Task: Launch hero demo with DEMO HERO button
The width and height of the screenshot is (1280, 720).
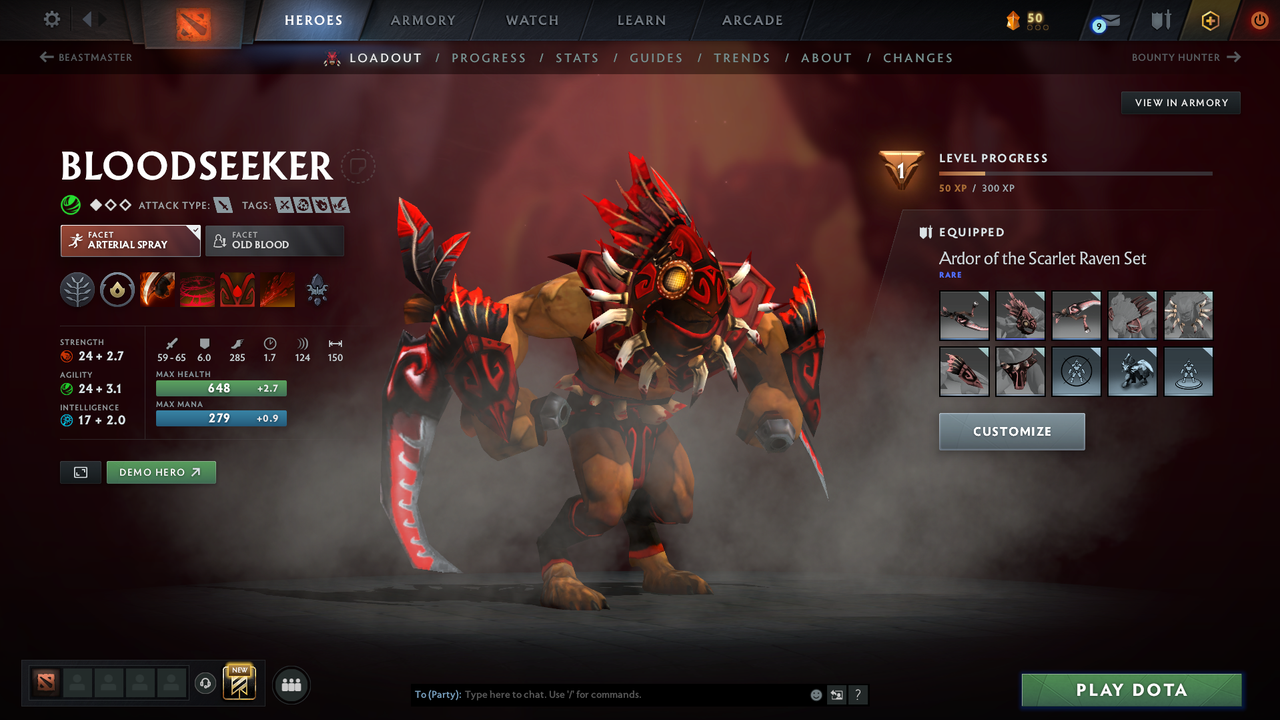Action: coord(160,471)
